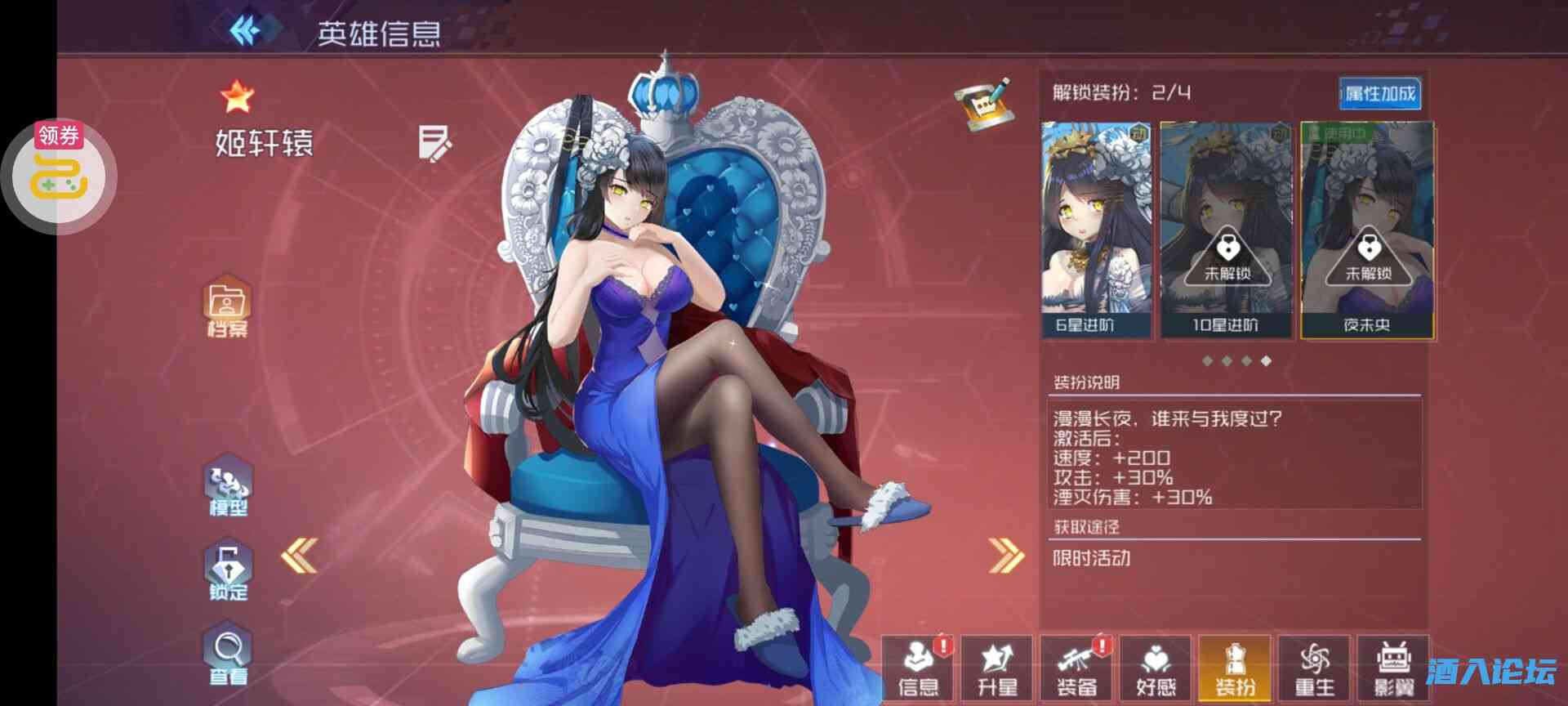
Task: Open the 影翼 wing icon at bottom right
Action: point(1394,666)
